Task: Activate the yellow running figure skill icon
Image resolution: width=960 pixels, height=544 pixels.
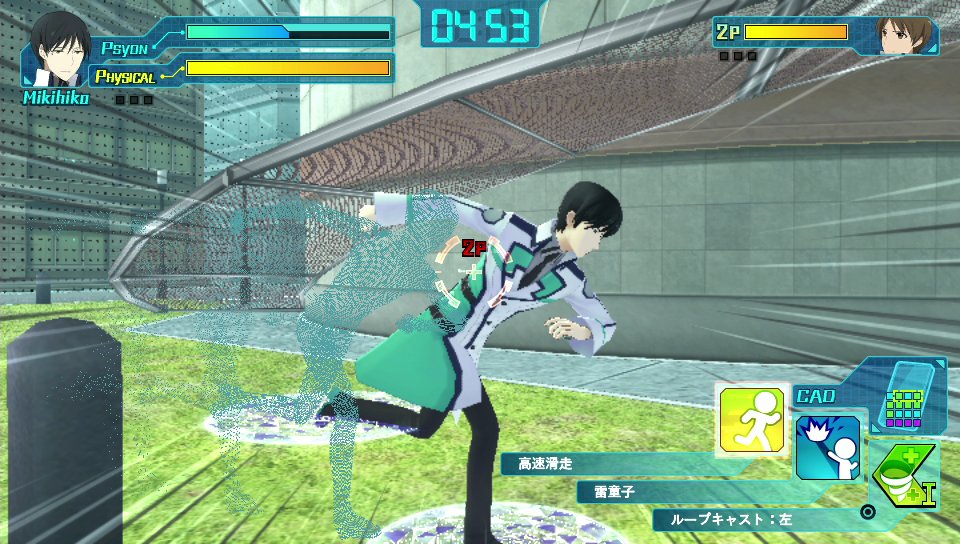Action: tap(755, 419)
